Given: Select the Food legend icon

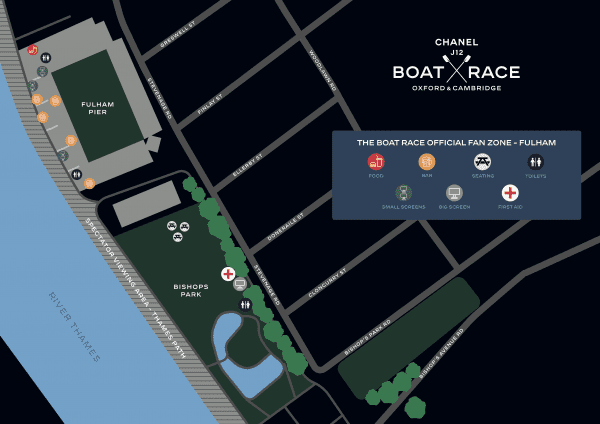Looking at the screenshot, I should click(376, 161).
